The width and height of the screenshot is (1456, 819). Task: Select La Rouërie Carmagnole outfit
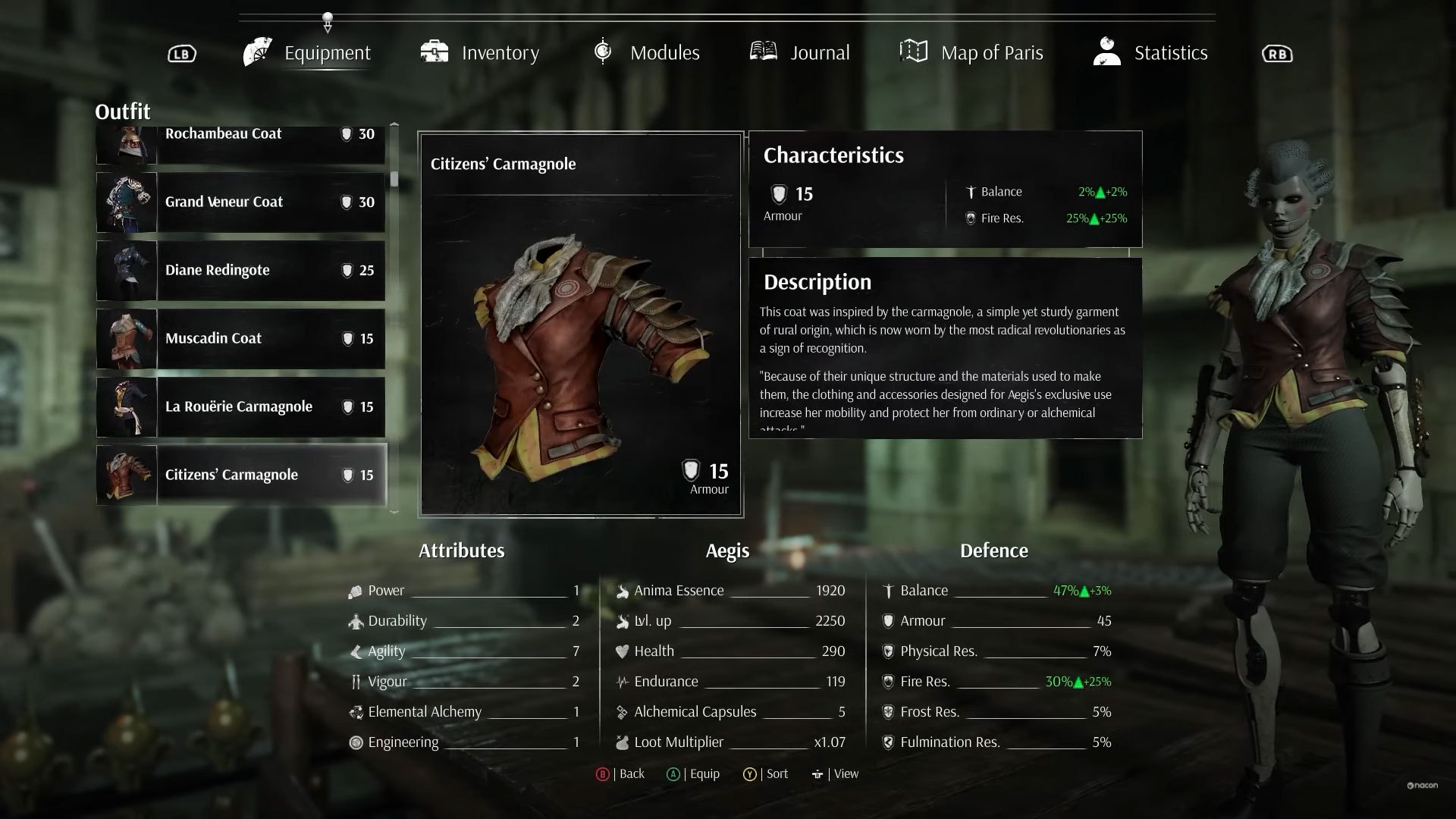coord(240,407)
